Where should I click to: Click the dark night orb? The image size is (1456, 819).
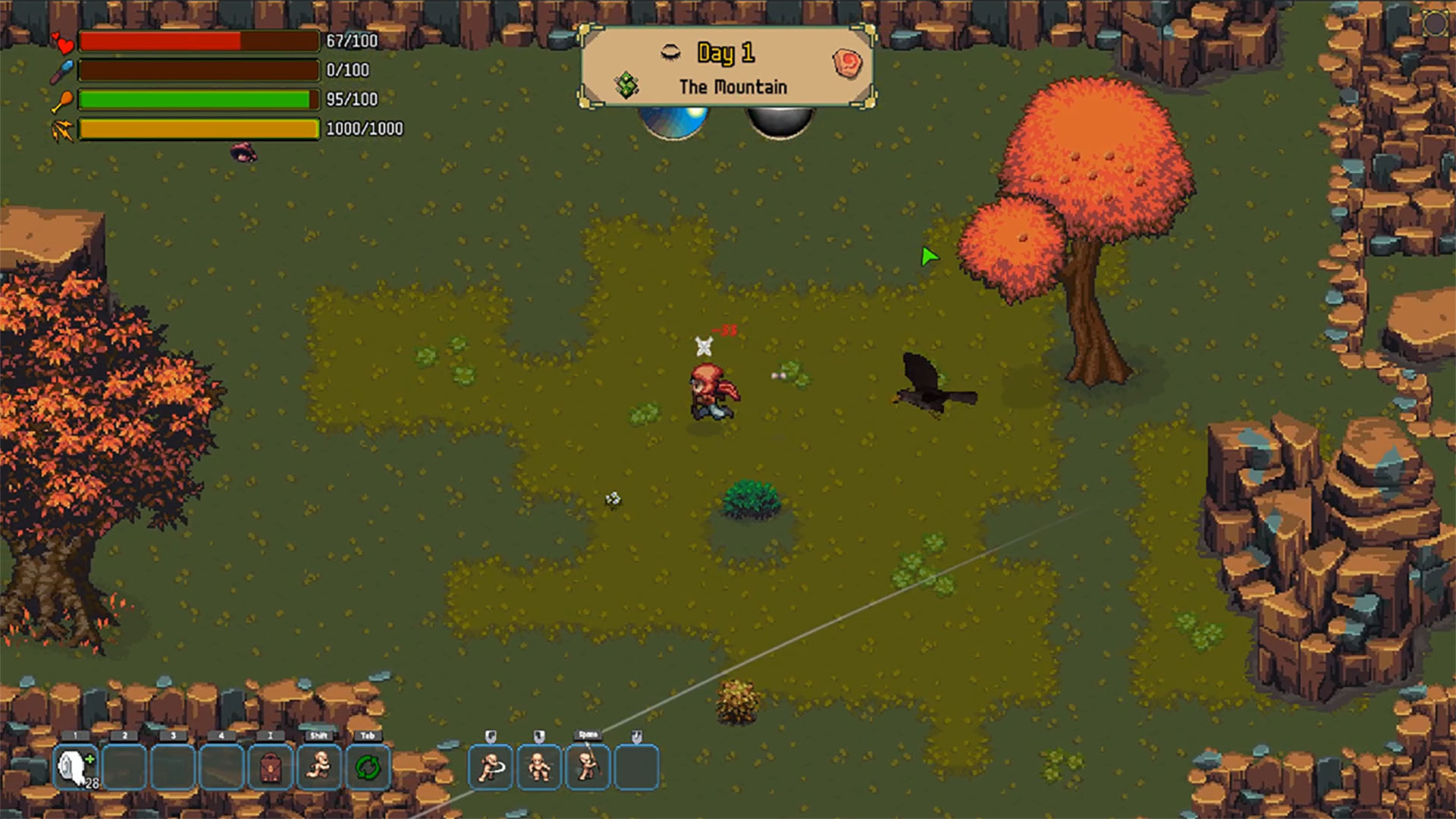[x=780, y=122]
